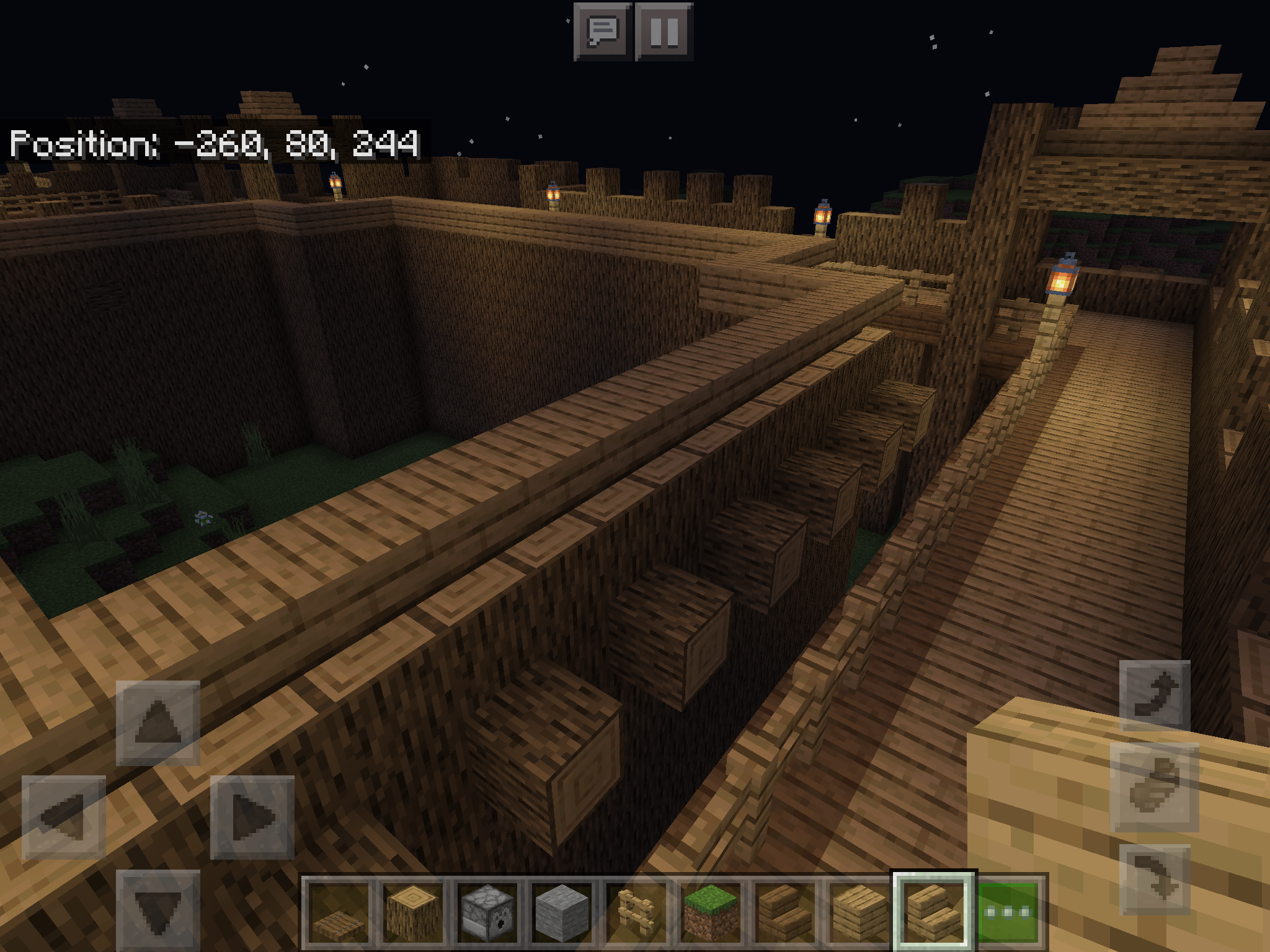Screen dimensions: 1270x952
Task: Tap the strafe left arrow
Action: pos(63,817)
